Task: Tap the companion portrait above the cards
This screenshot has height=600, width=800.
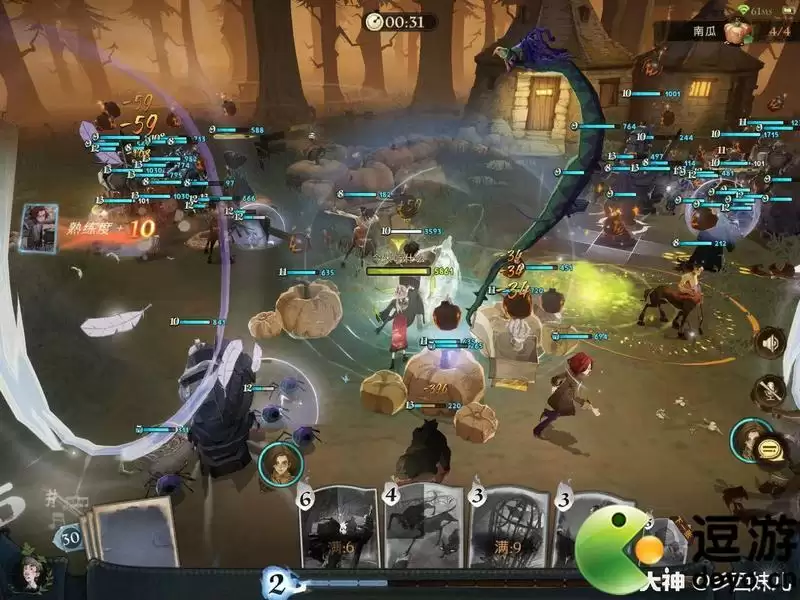Action: (281, 463)
